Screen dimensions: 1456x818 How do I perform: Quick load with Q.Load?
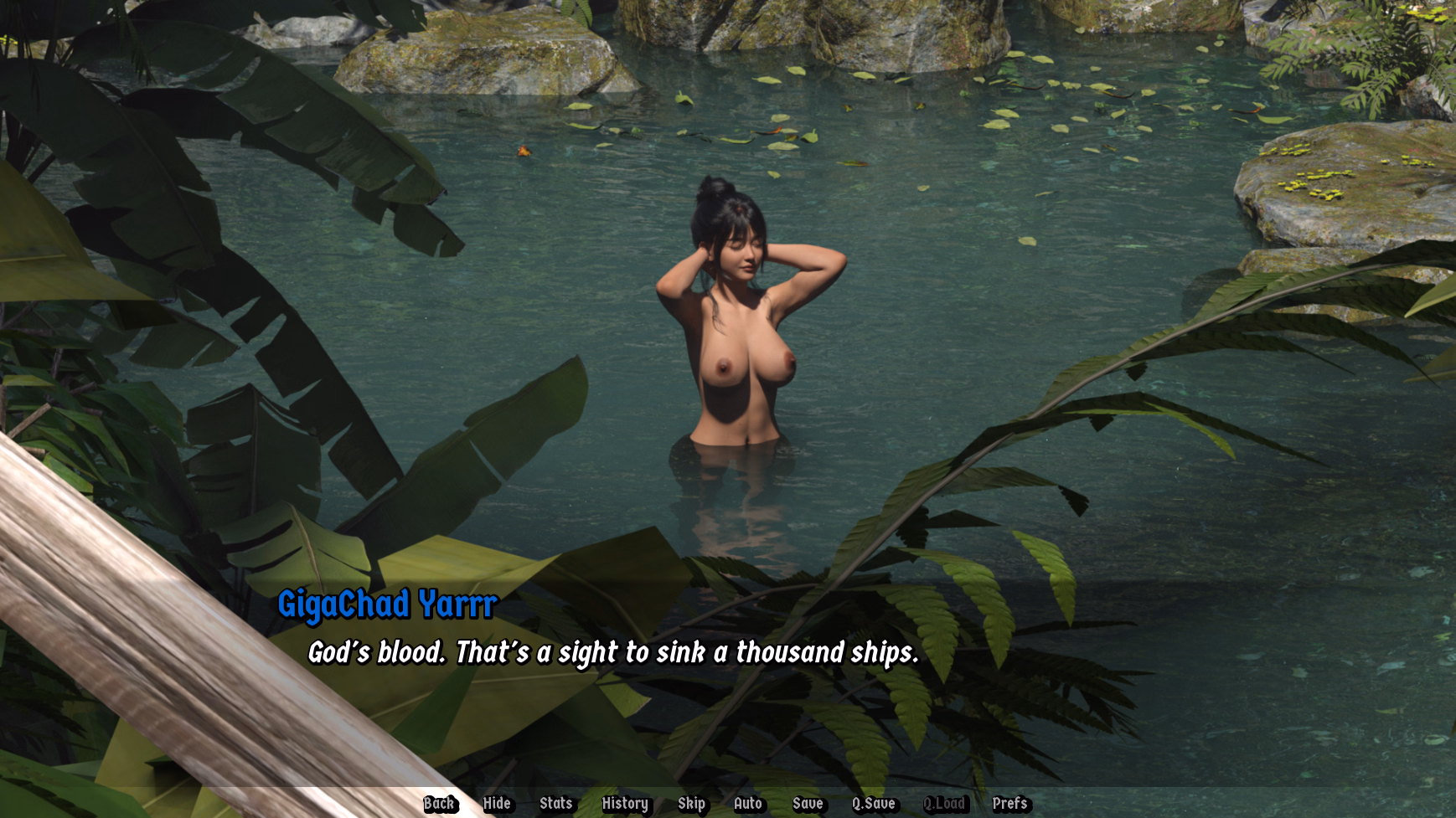tap(944, 804)
